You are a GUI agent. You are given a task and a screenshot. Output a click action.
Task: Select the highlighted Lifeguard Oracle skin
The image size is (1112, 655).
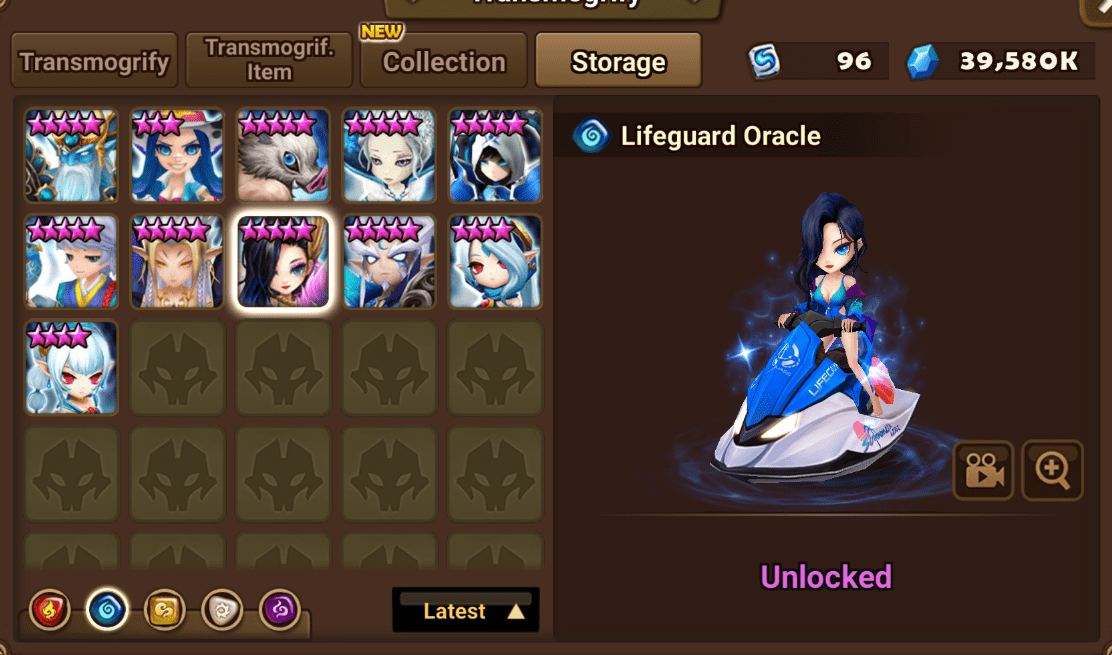tap(283, 262)
